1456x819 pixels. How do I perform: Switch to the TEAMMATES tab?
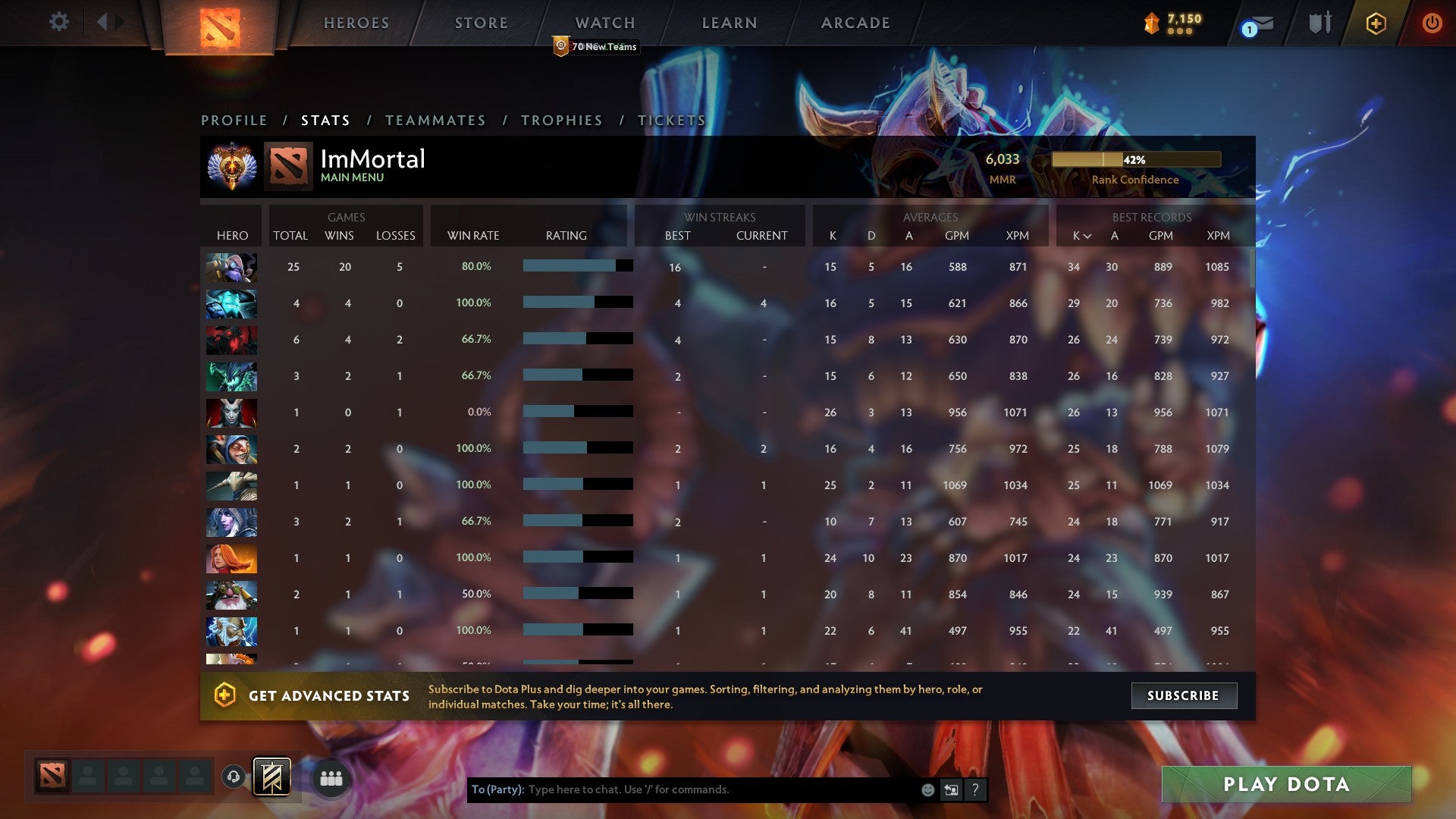click(x=436, y=120)
